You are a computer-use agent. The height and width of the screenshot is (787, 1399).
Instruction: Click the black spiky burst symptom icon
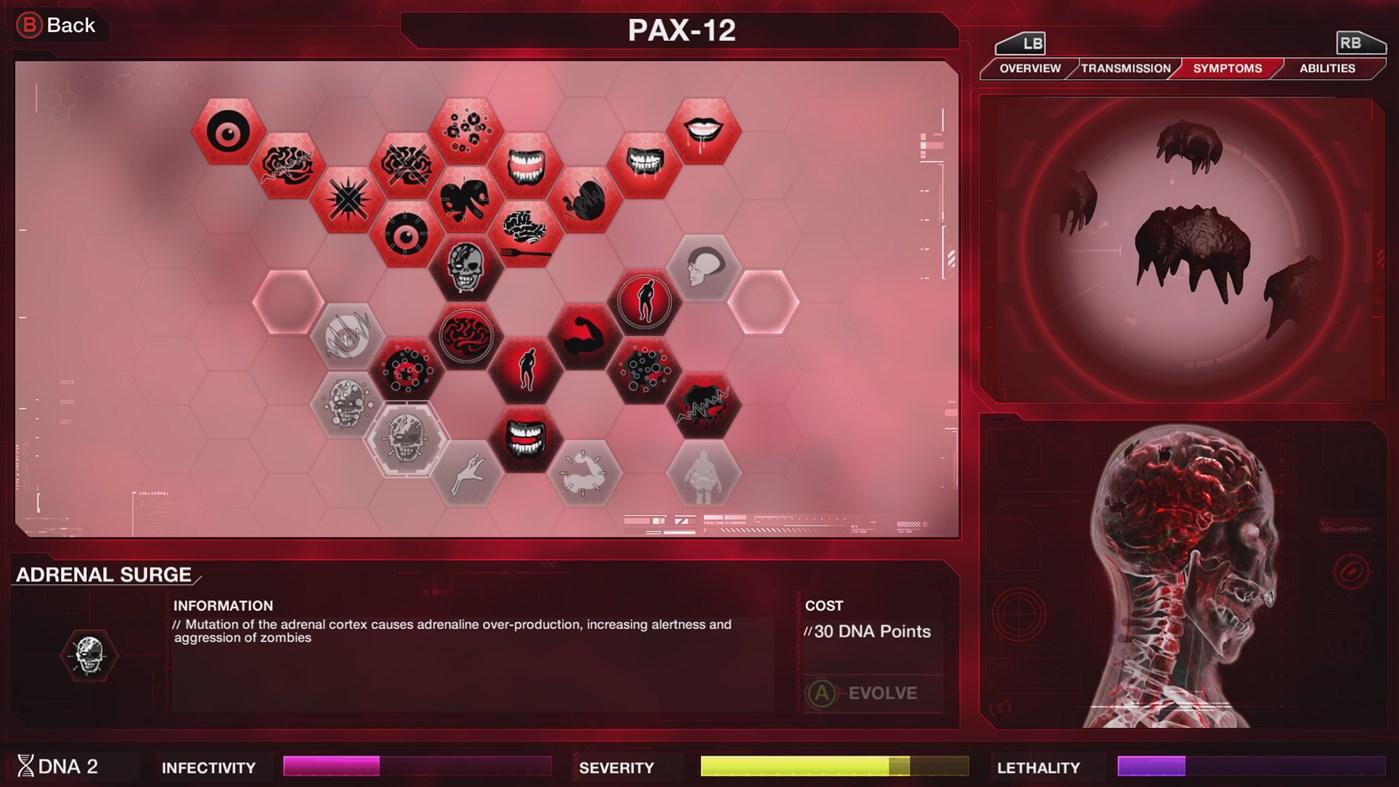346,196
